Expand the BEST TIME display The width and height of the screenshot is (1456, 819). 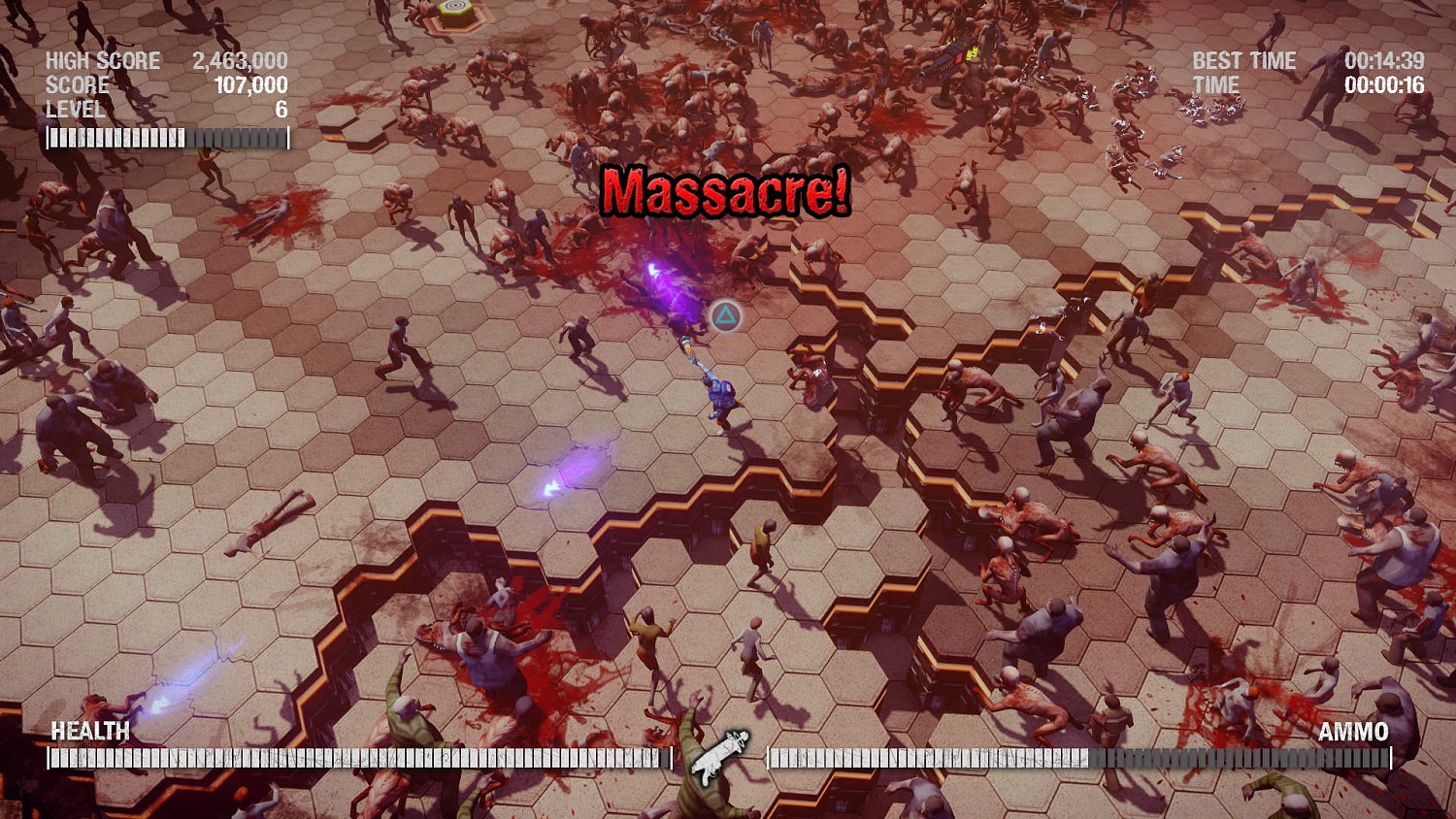1244,60
